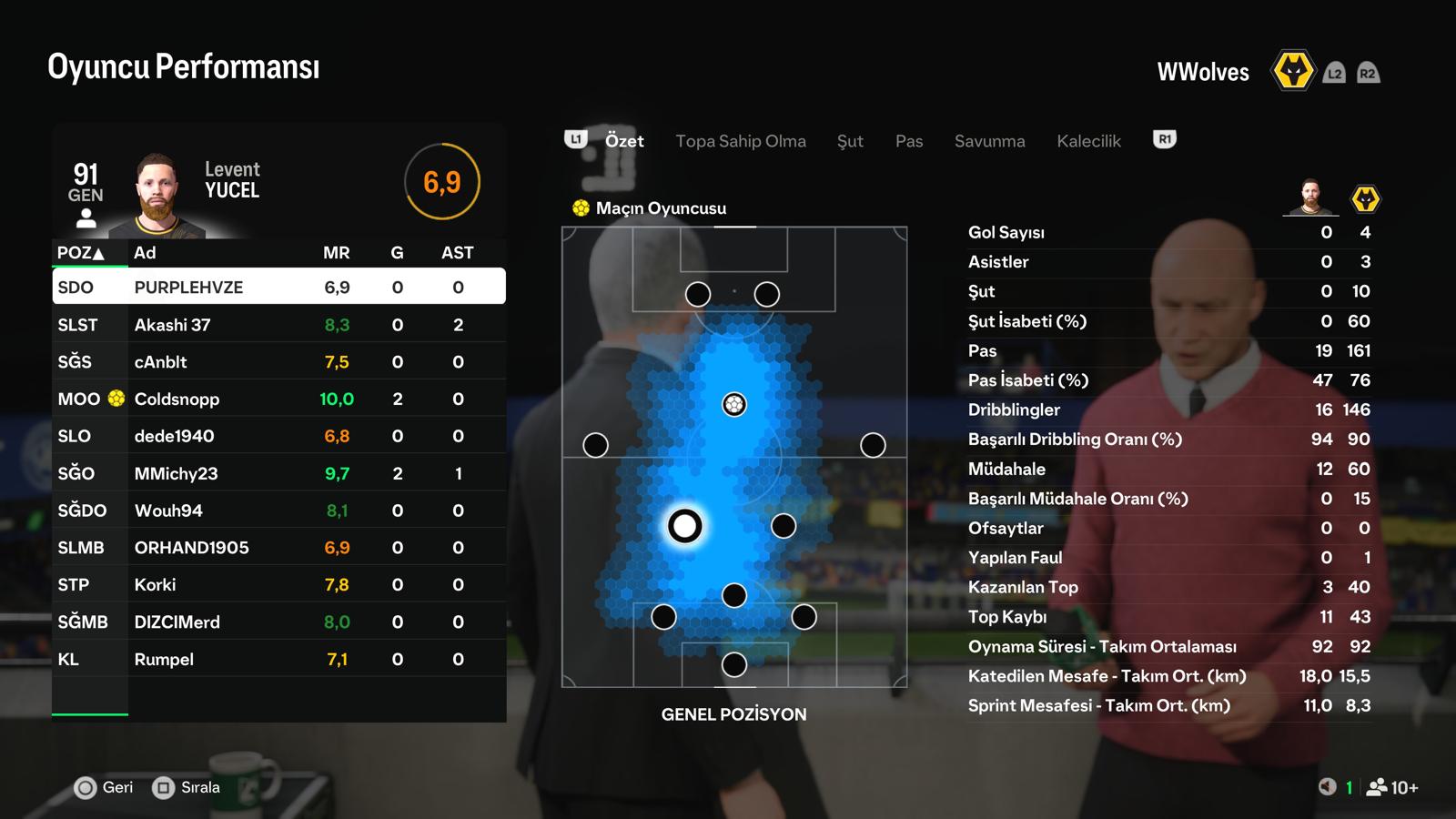Switch to the Özet tab
The image size is (1456, 819).
point(624,141)
